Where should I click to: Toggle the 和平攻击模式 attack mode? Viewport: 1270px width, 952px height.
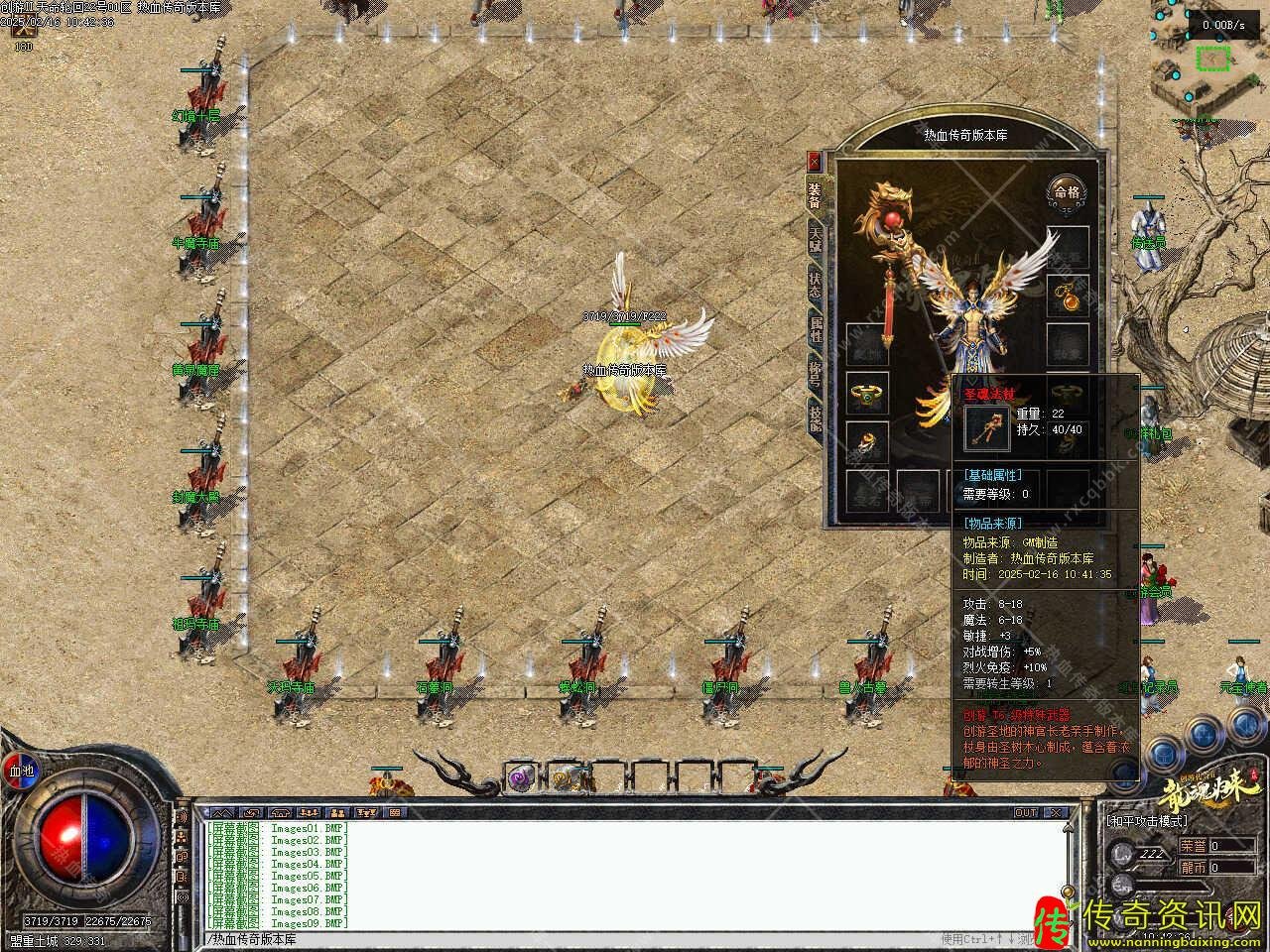pos(1147,821)
